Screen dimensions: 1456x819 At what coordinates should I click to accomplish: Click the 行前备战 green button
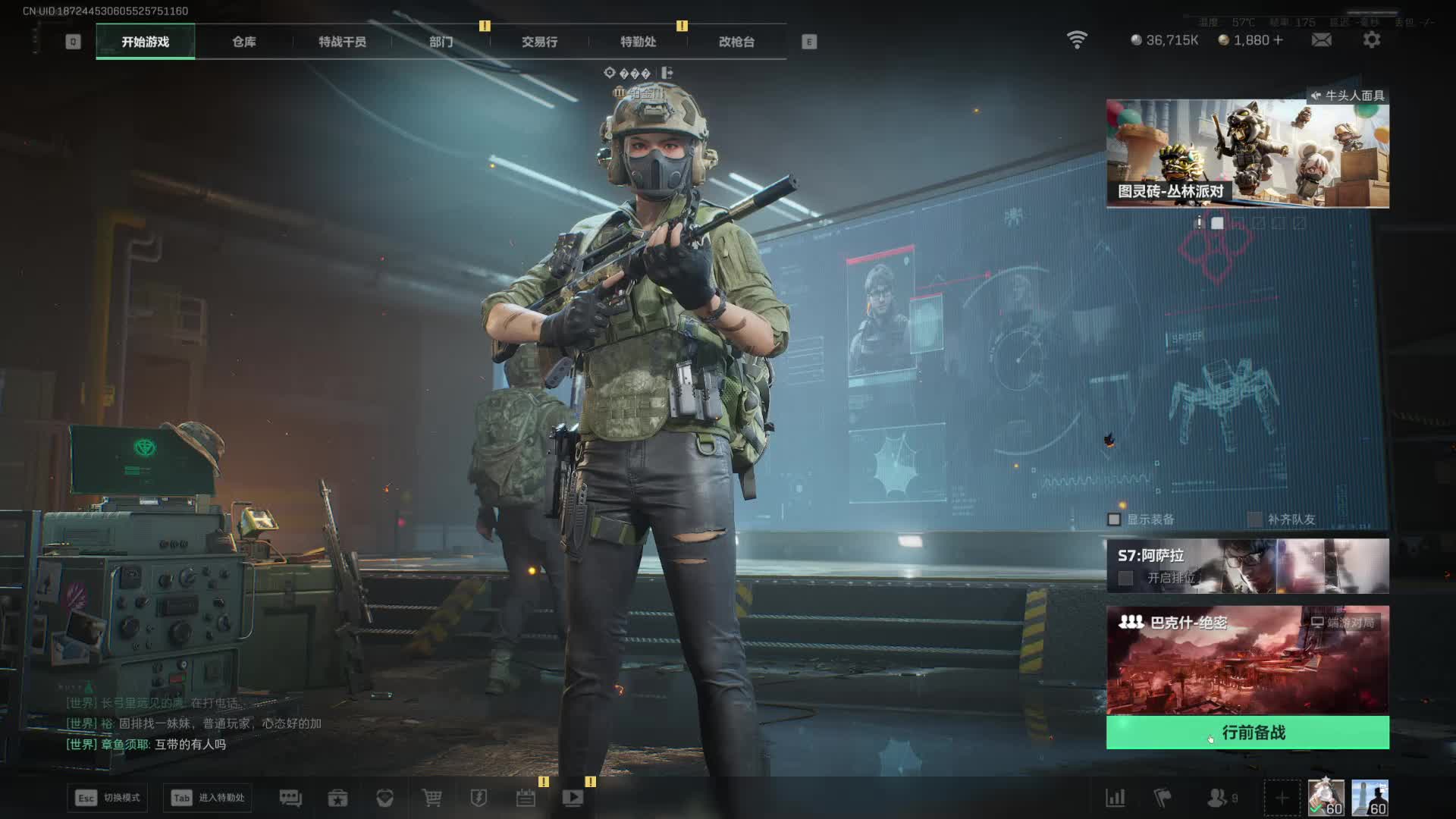(x=1247, y=733)
